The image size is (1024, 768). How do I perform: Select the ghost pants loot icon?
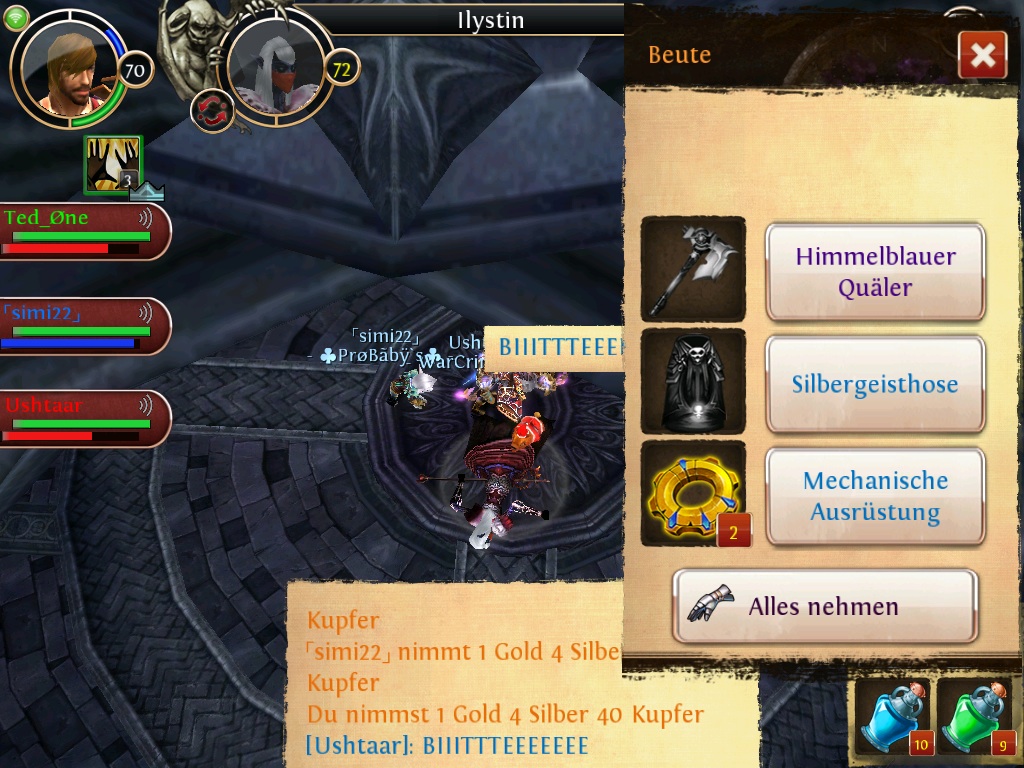pyautogui.click(x=693, y=382)
